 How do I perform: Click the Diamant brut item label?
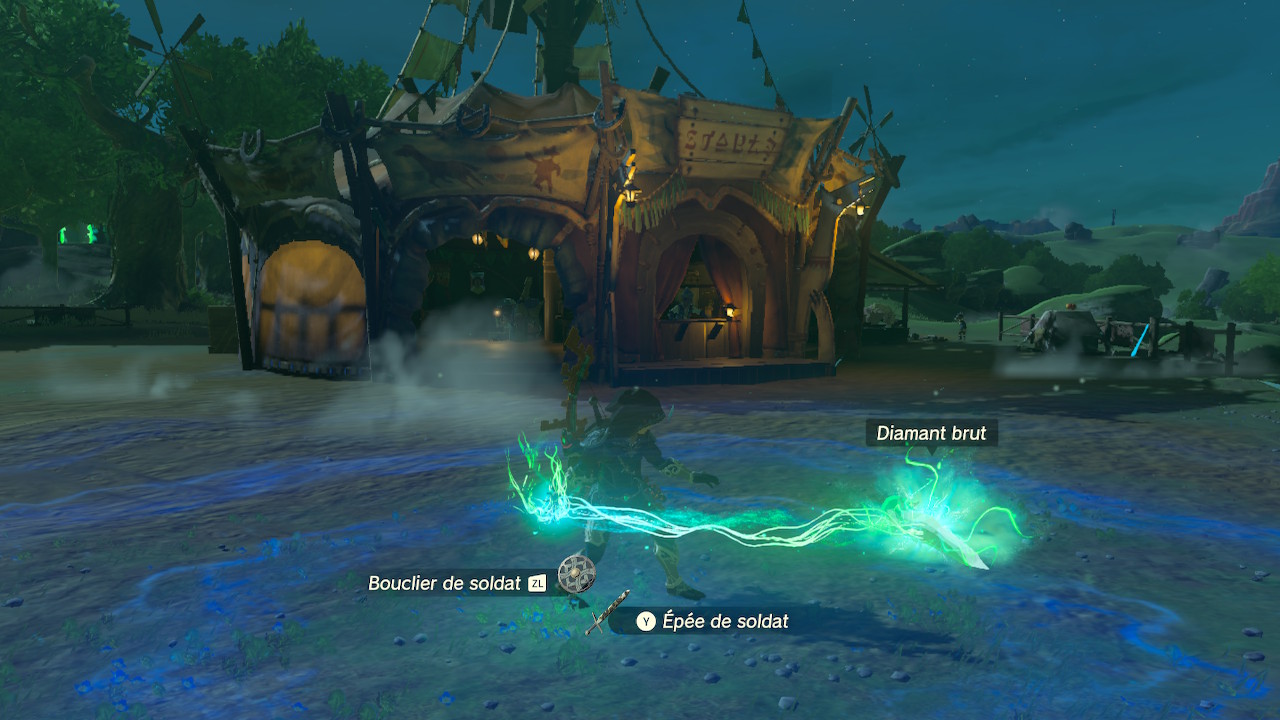coord(931,433)
